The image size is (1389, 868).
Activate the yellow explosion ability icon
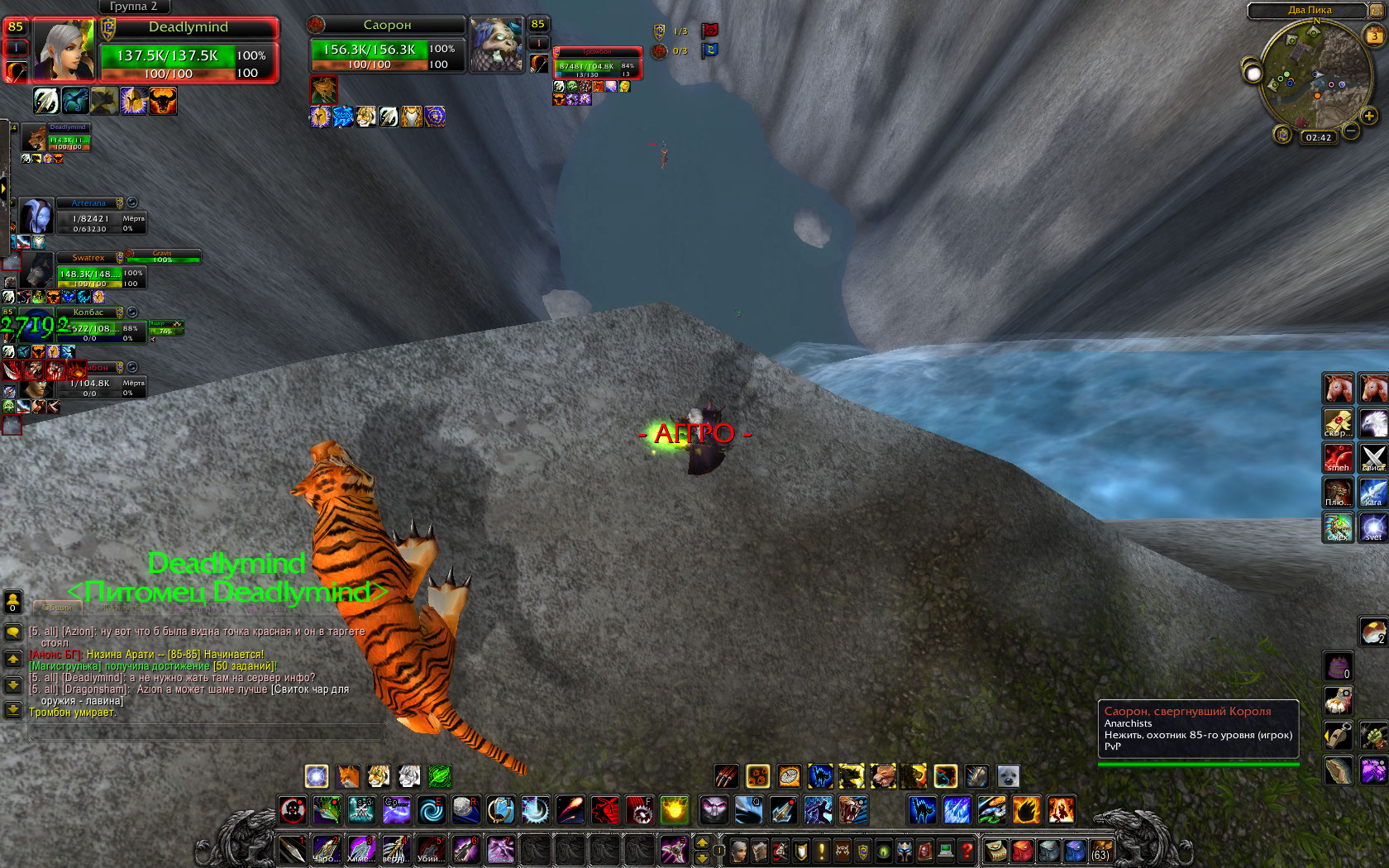coord(675,809)
